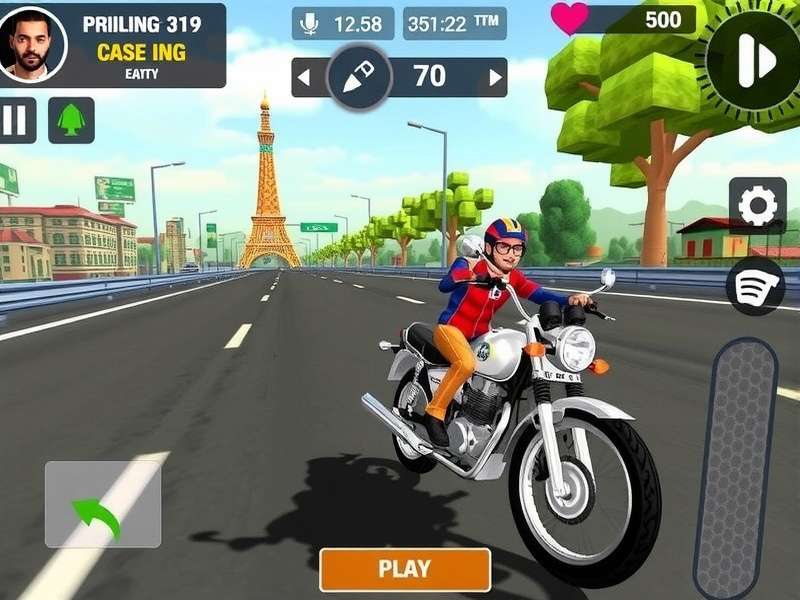
Task: Hit the skip-forward button in the corner
Action: point(754,60)
